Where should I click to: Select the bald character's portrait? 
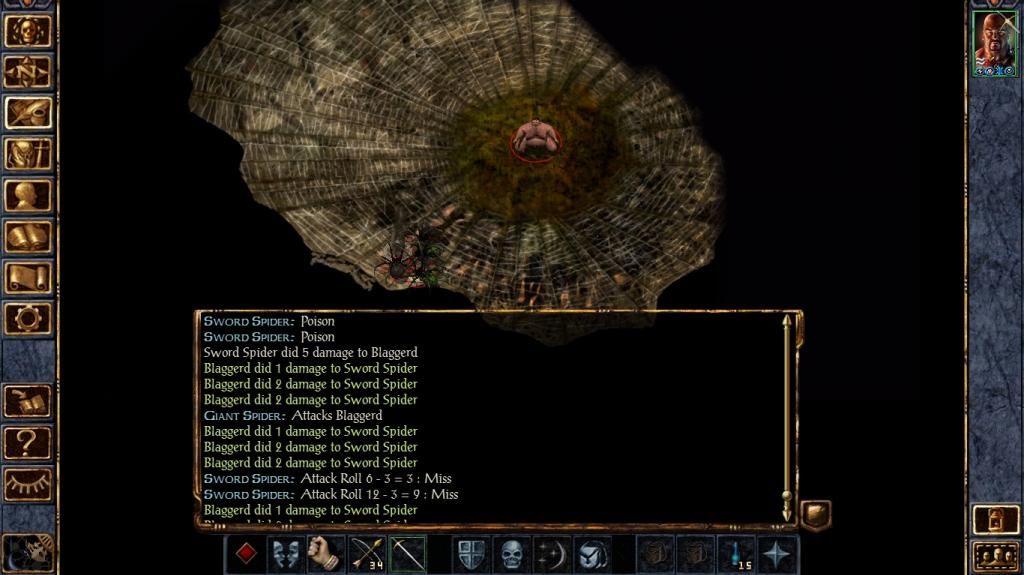994,44
